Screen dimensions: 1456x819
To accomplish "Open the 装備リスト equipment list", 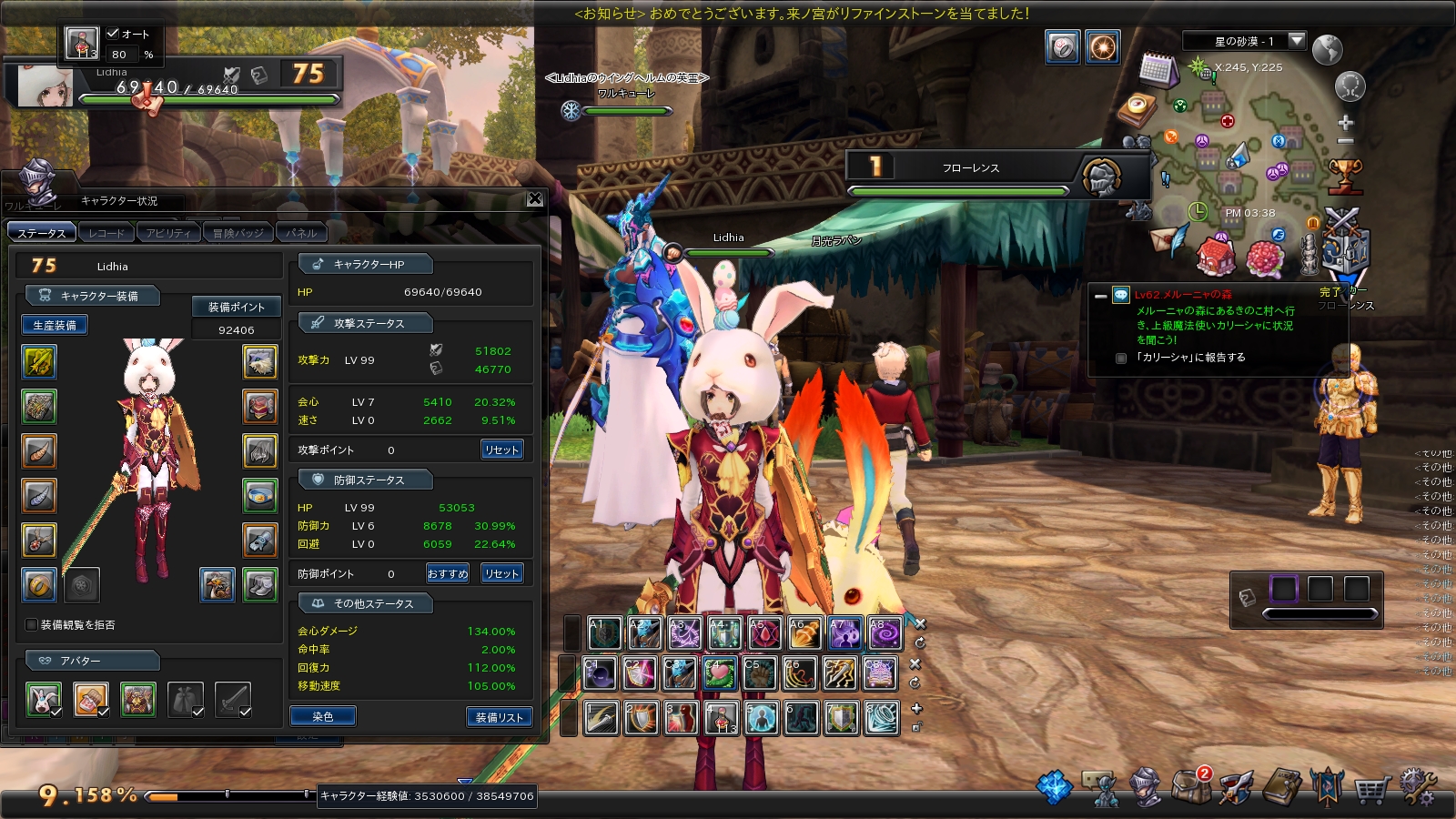I will (500, 717).
